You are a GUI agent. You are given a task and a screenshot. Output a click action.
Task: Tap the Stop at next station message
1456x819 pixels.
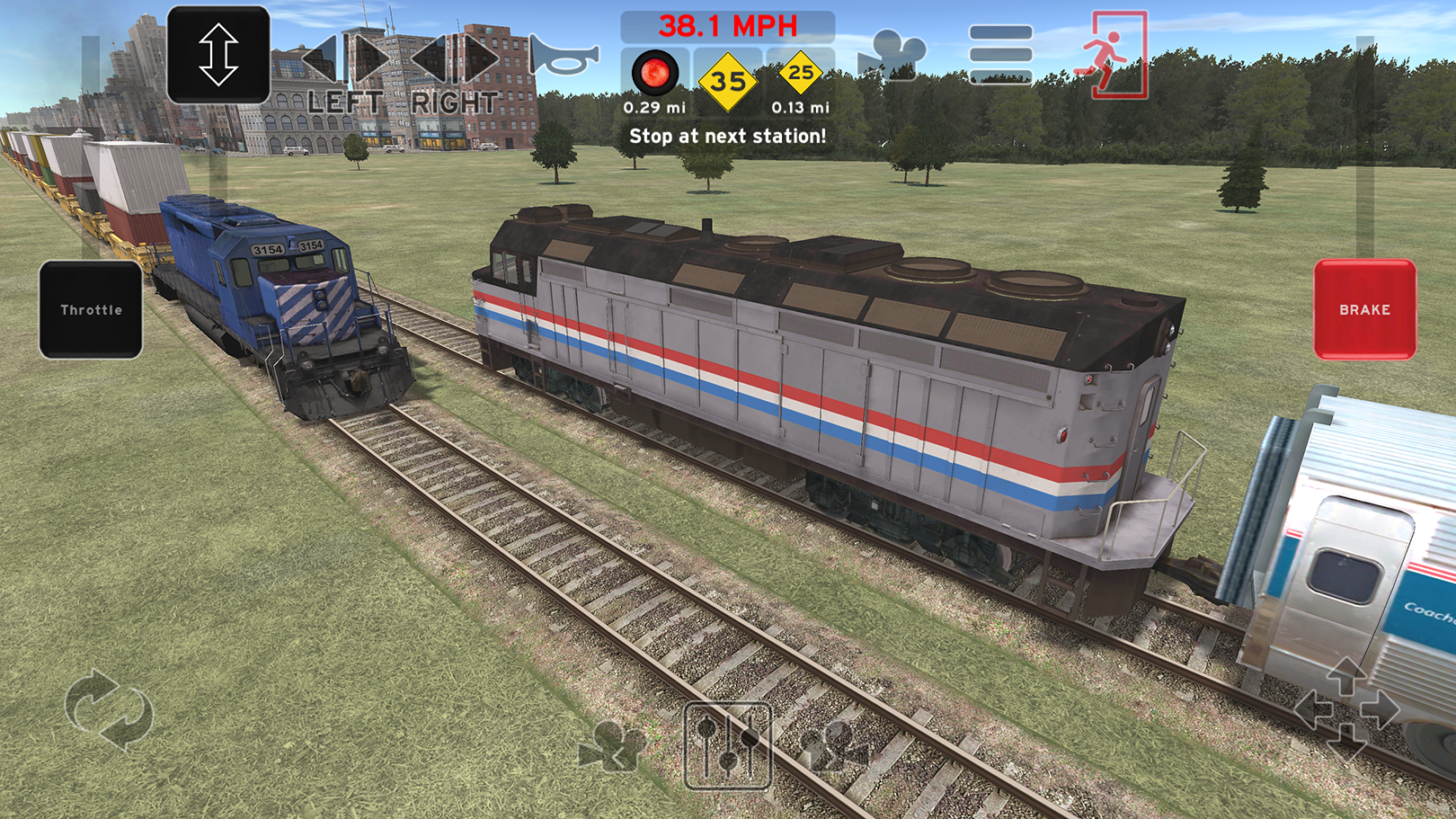[730, 136]
